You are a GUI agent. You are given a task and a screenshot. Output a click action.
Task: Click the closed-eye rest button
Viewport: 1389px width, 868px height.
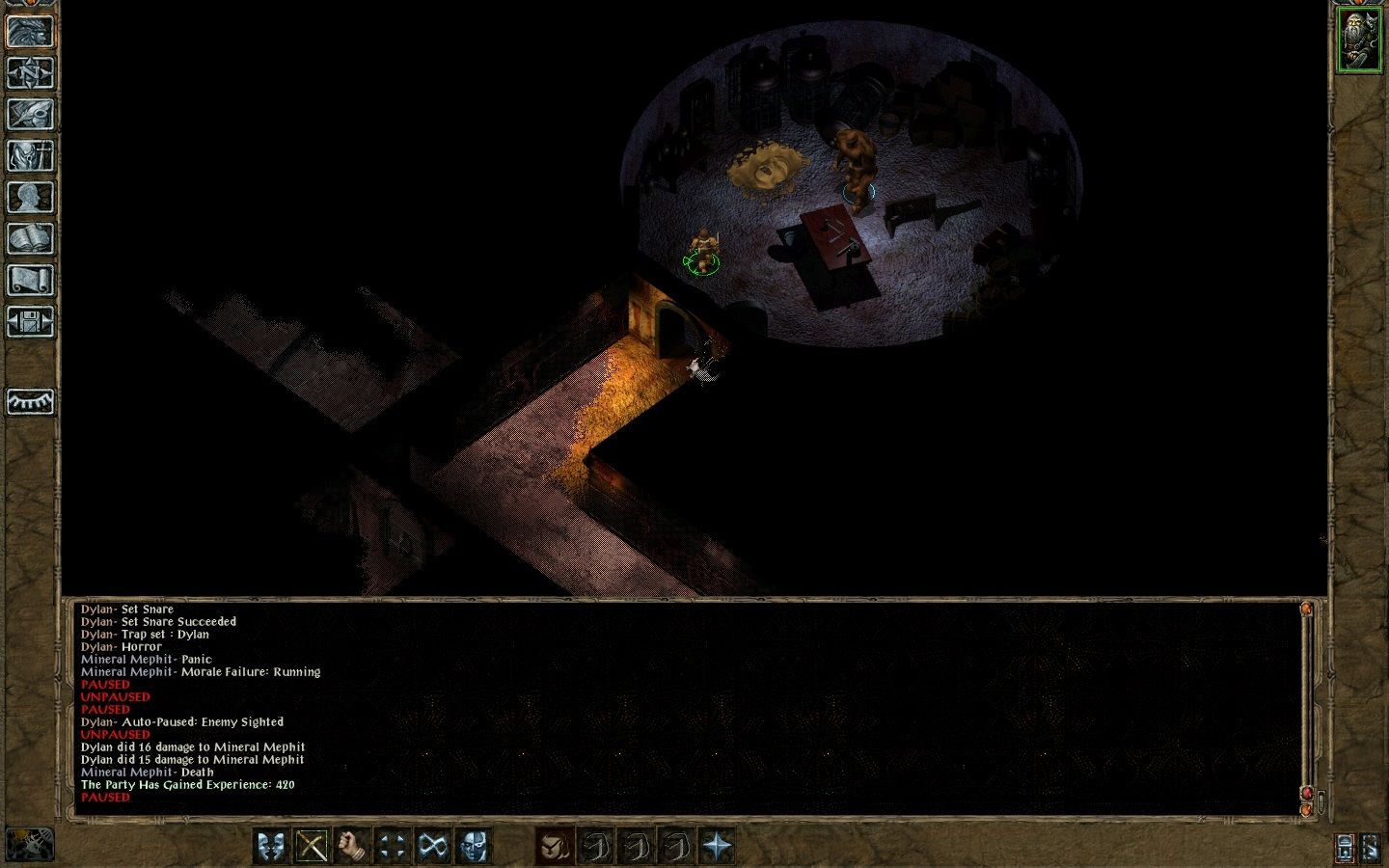[30, 401]
